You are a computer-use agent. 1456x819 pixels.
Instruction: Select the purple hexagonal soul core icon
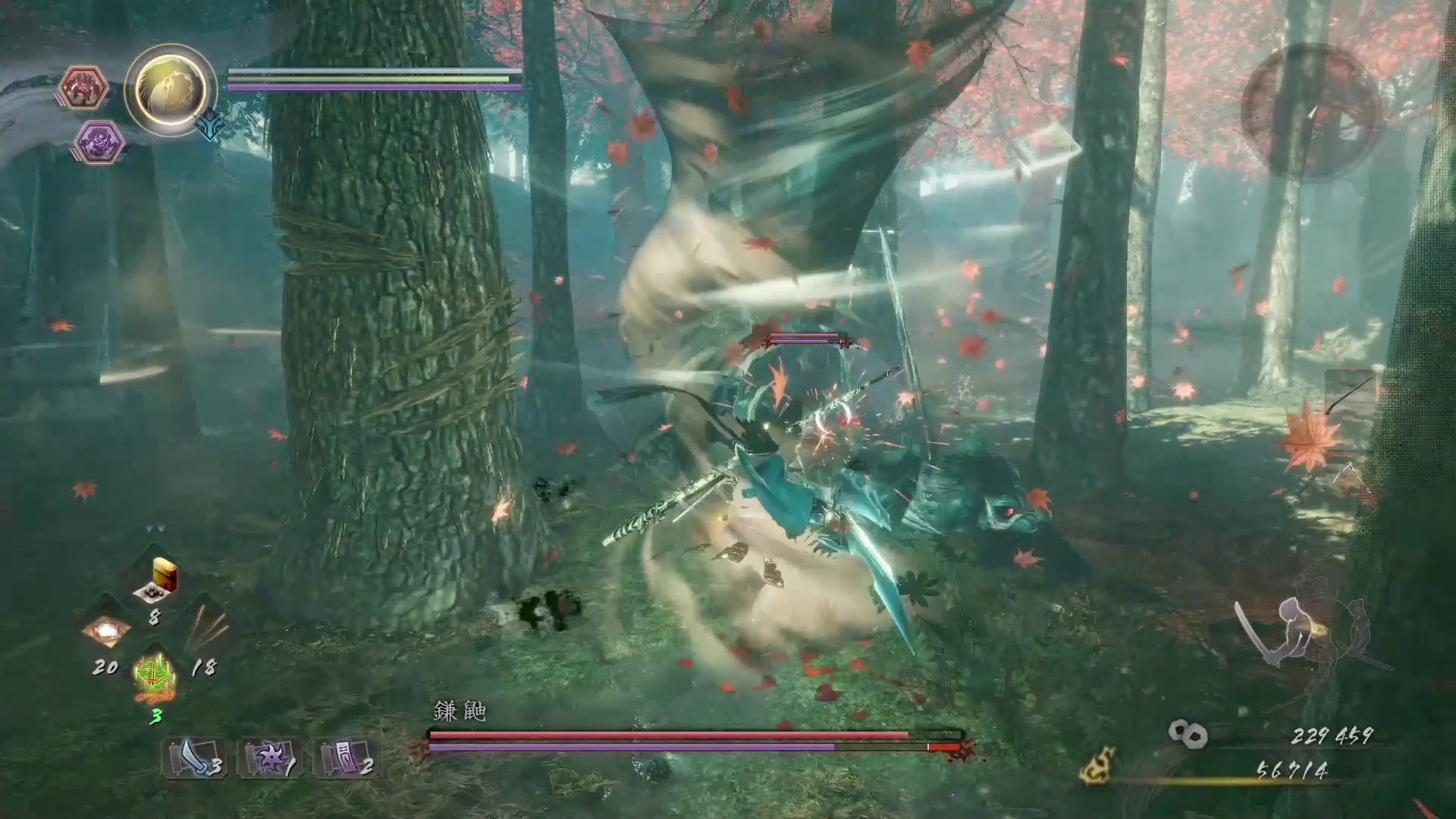[x=100, y=143]
